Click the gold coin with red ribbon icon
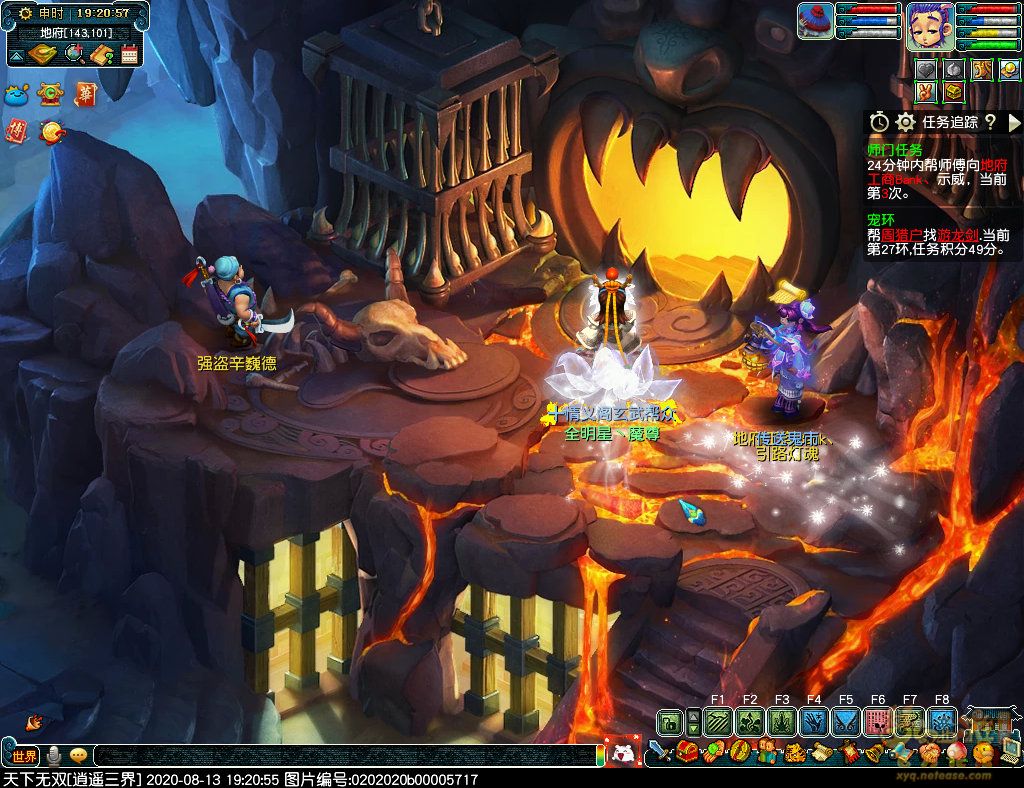 pos(50,131)
